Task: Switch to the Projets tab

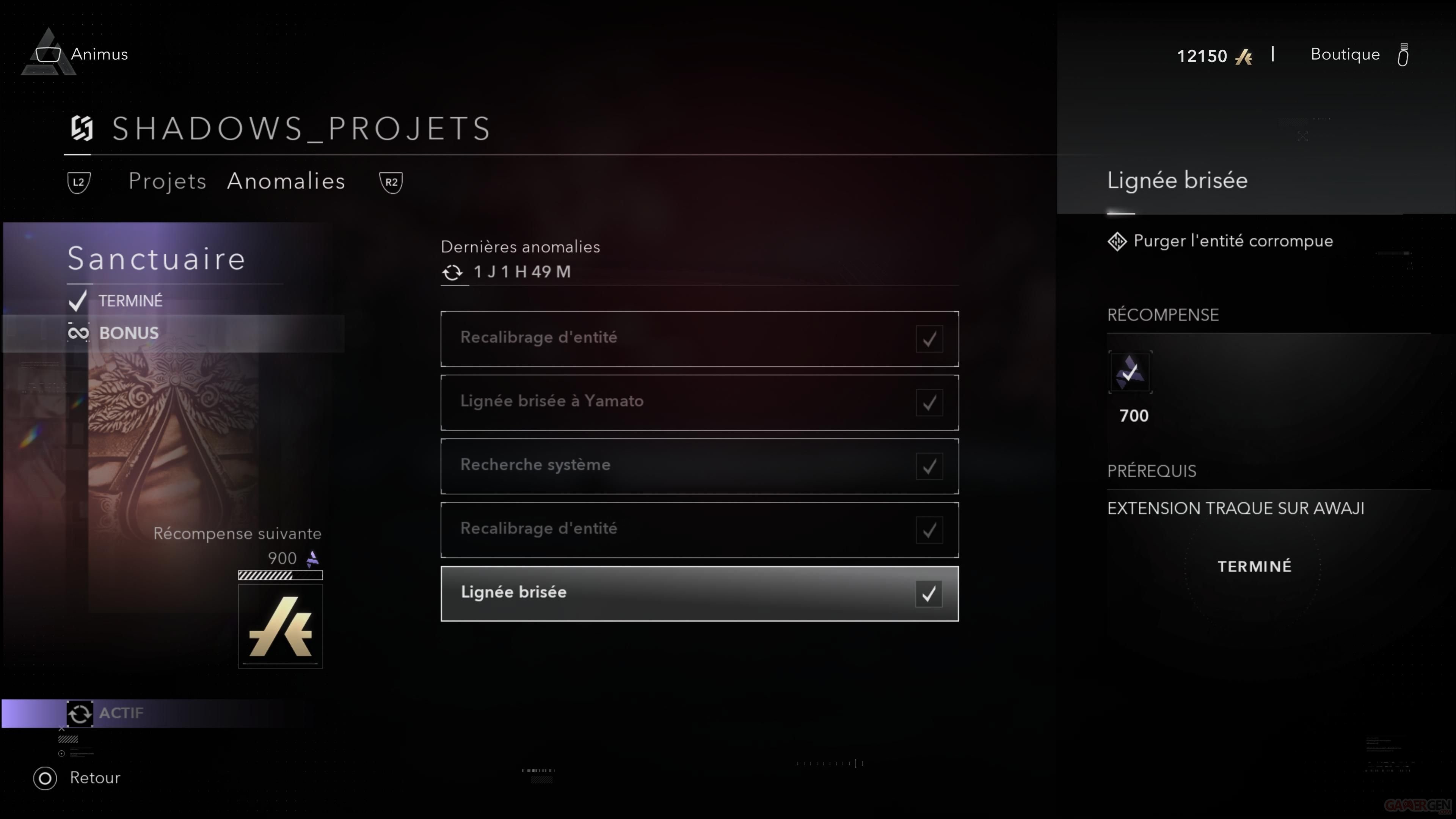Action: [167, 182]
